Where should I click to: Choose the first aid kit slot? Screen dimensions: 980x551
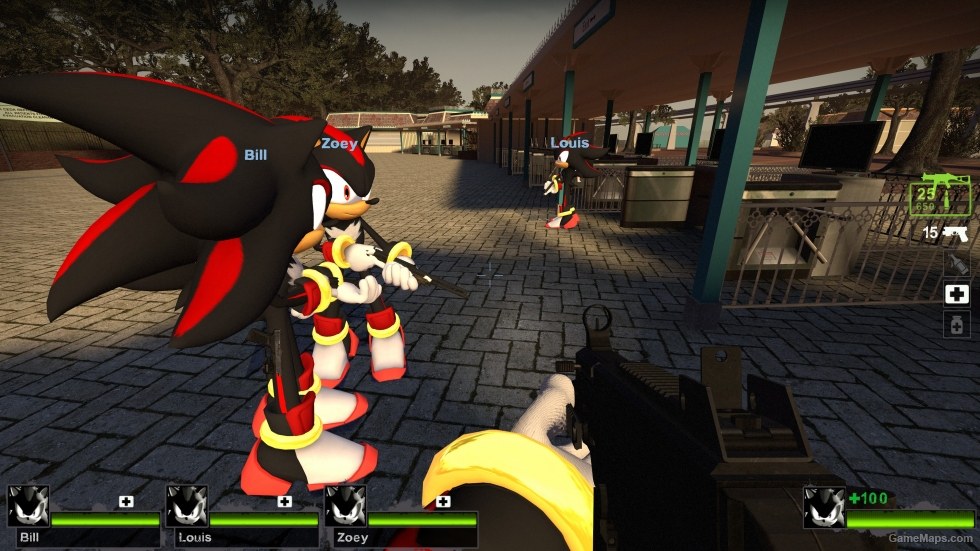(957, 294)
